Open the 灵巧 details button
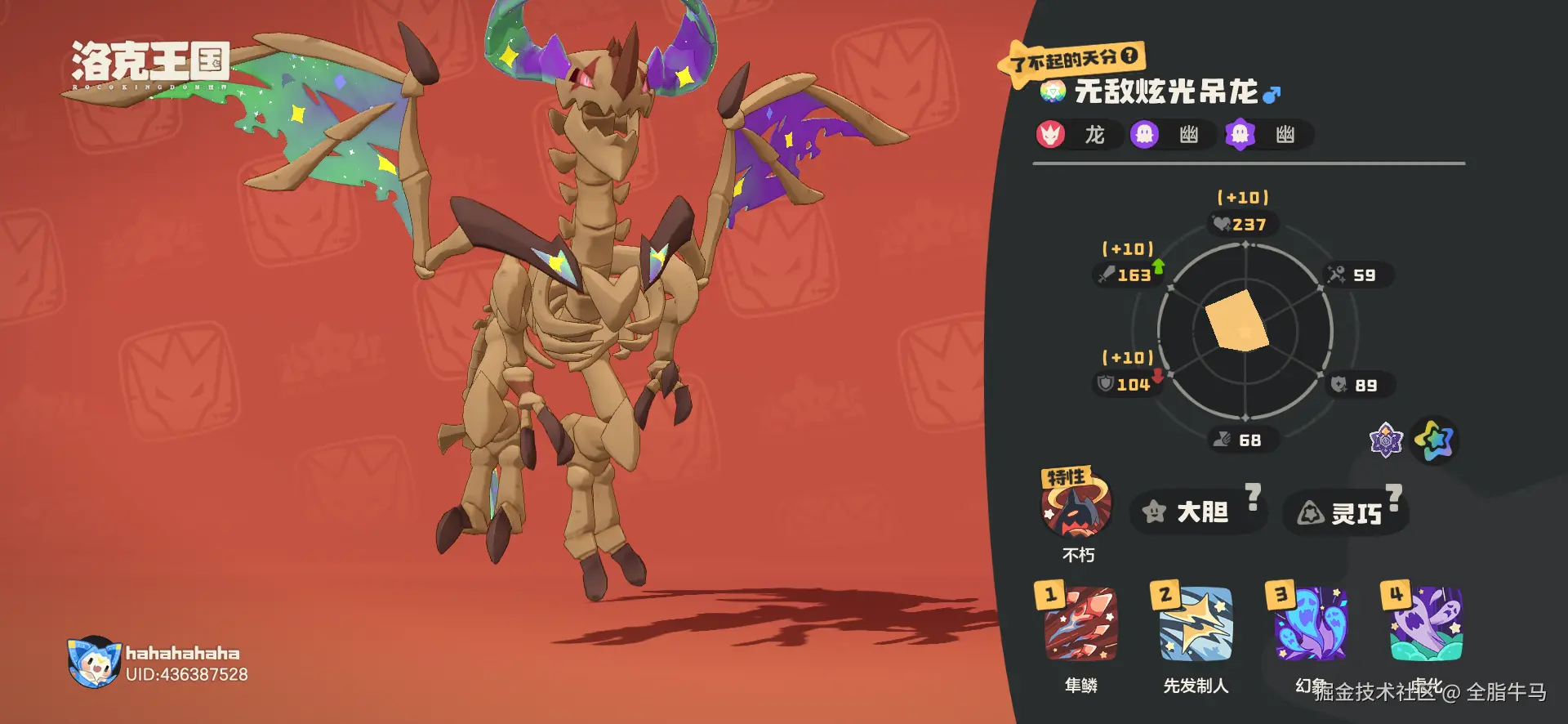 click(x=1345, y=513)
